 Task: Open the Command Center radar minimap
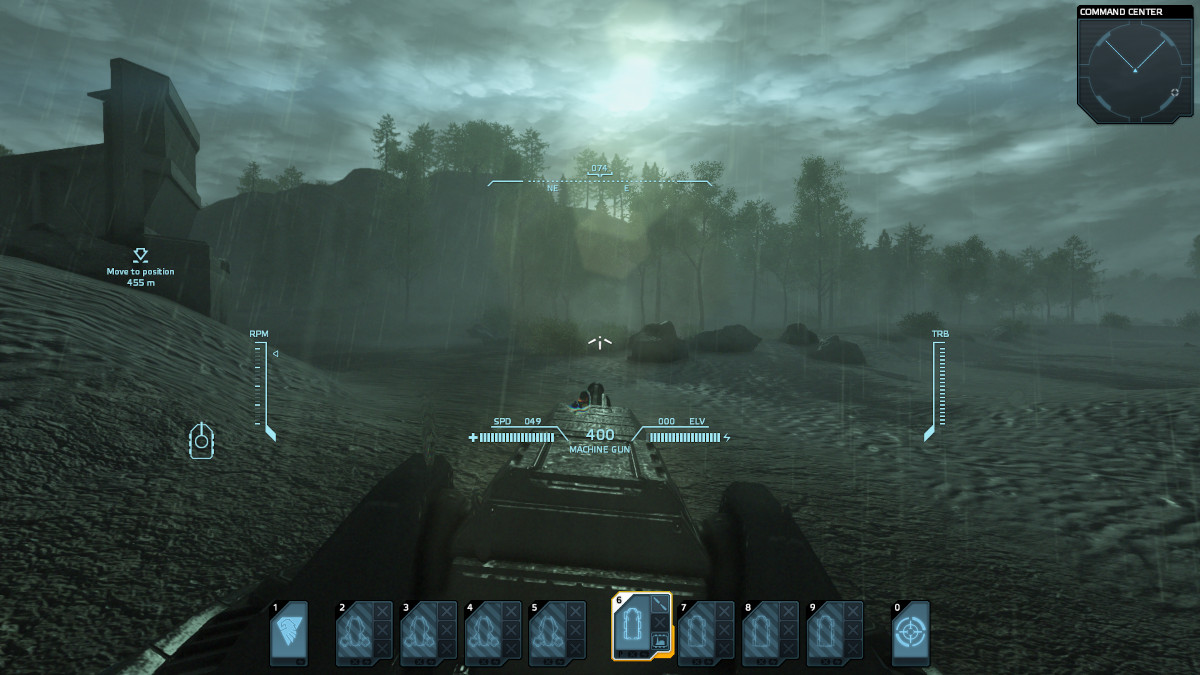1134,68
